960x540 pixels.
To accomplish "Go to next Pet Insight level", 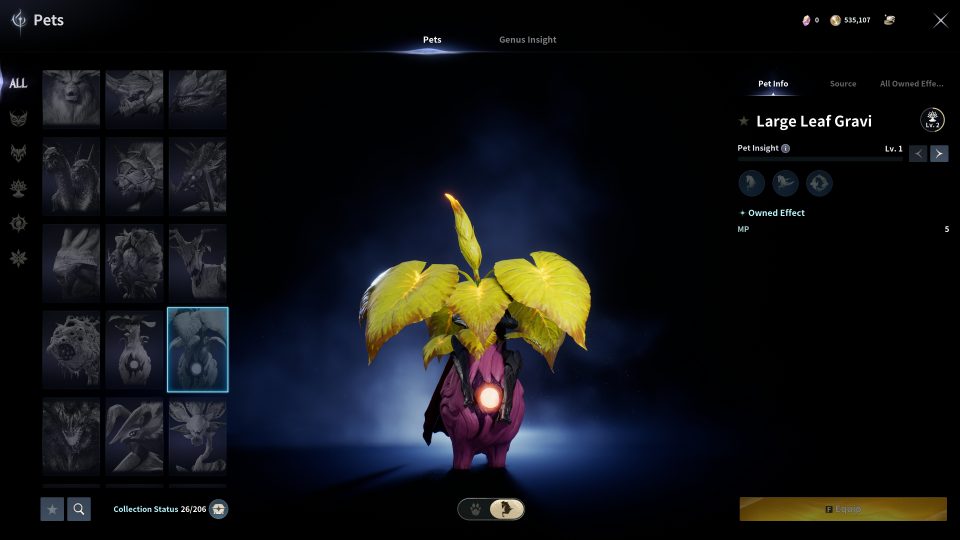I will [x=939, y=153].
